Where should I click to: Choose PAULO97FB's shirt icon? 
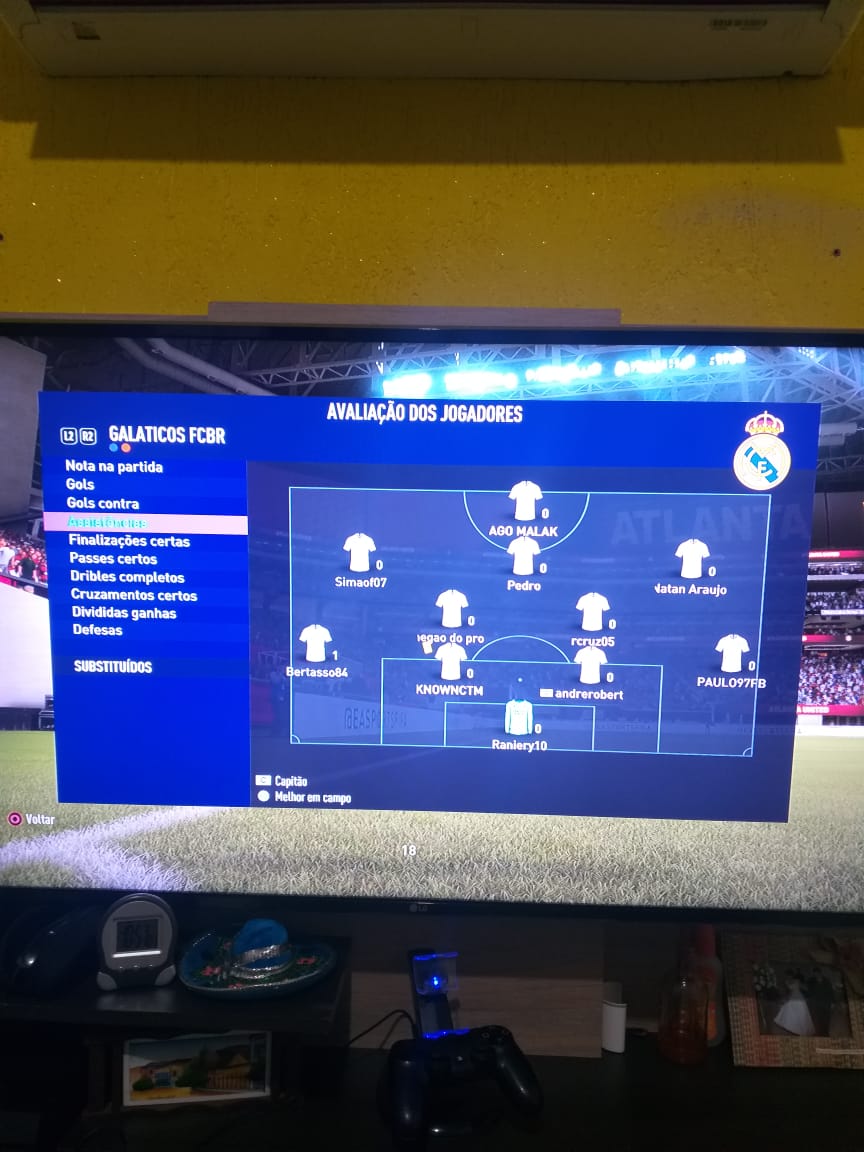[732, 653]
